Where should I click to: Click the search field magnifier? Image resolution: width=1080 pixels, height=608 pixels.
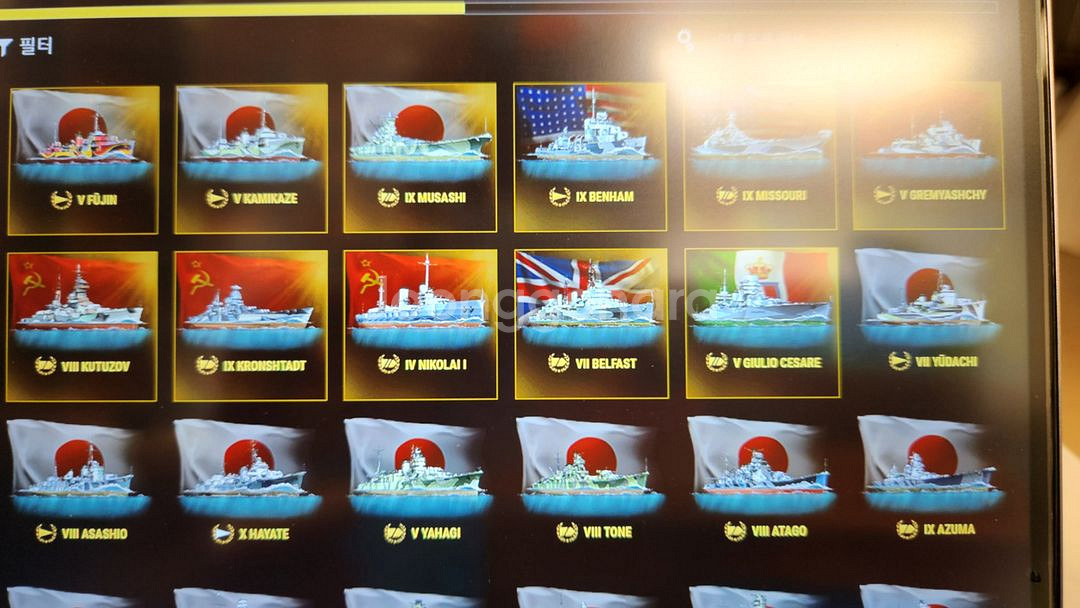point(685,39)
